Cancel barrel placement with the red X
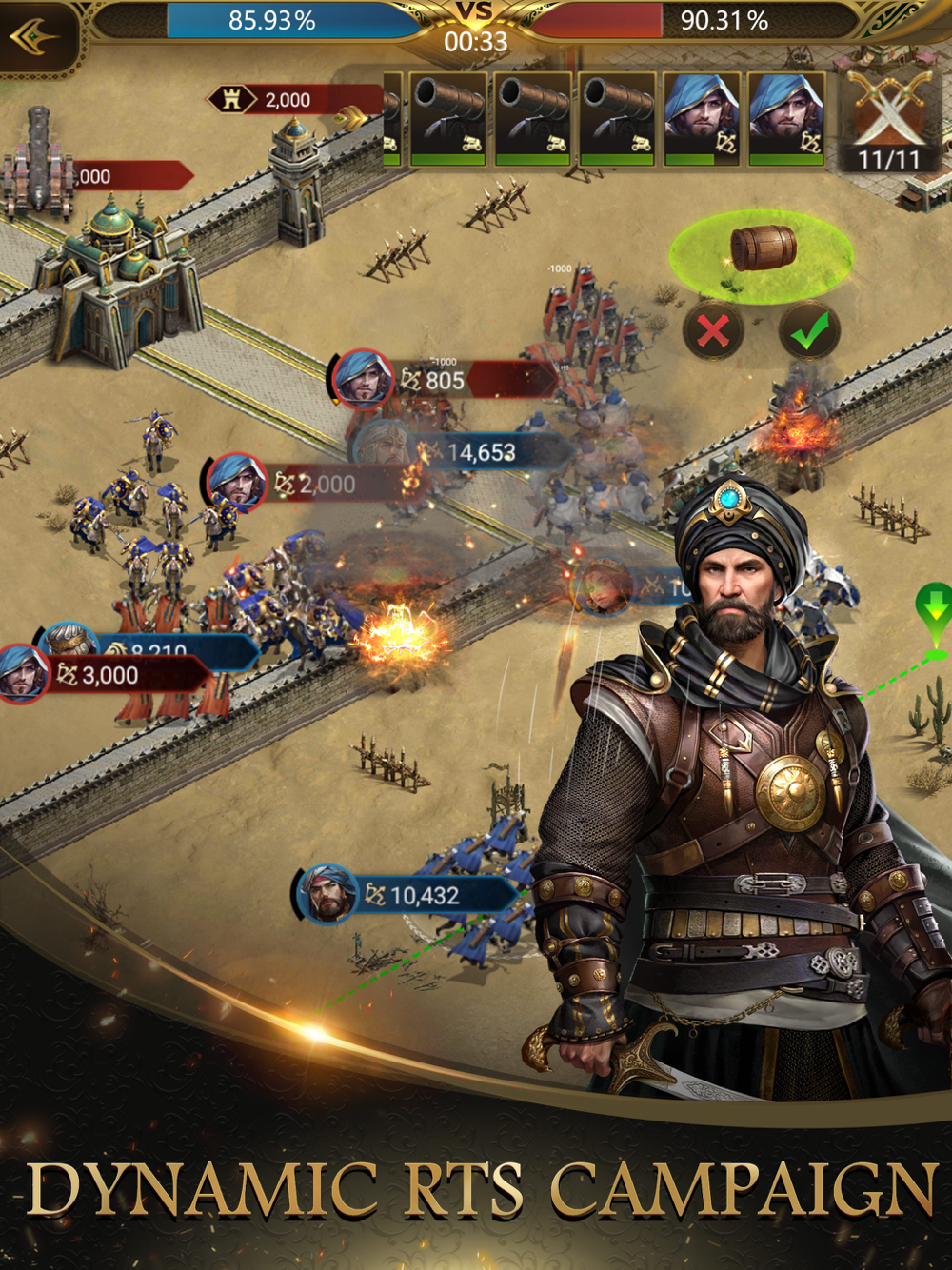This screenshot has width=952, height=1270. (713, 331)
